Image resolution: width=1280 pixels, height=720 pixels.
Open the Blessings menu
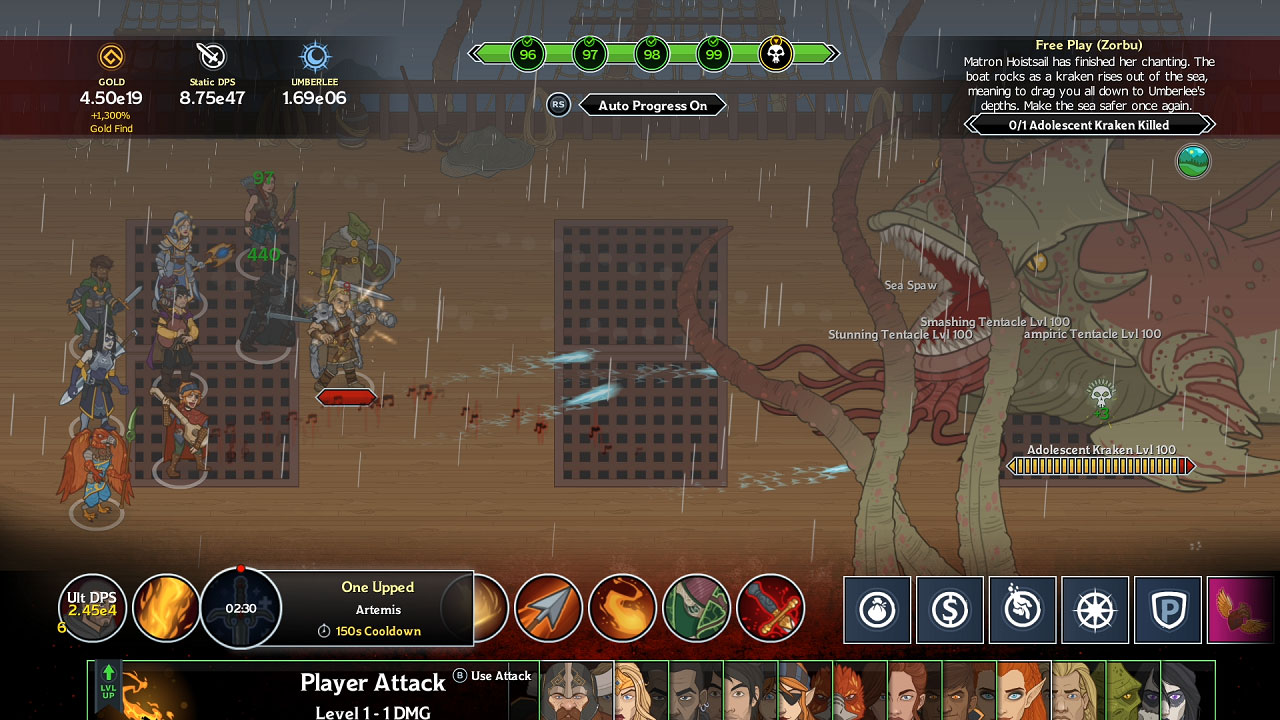coord(1022,608)
